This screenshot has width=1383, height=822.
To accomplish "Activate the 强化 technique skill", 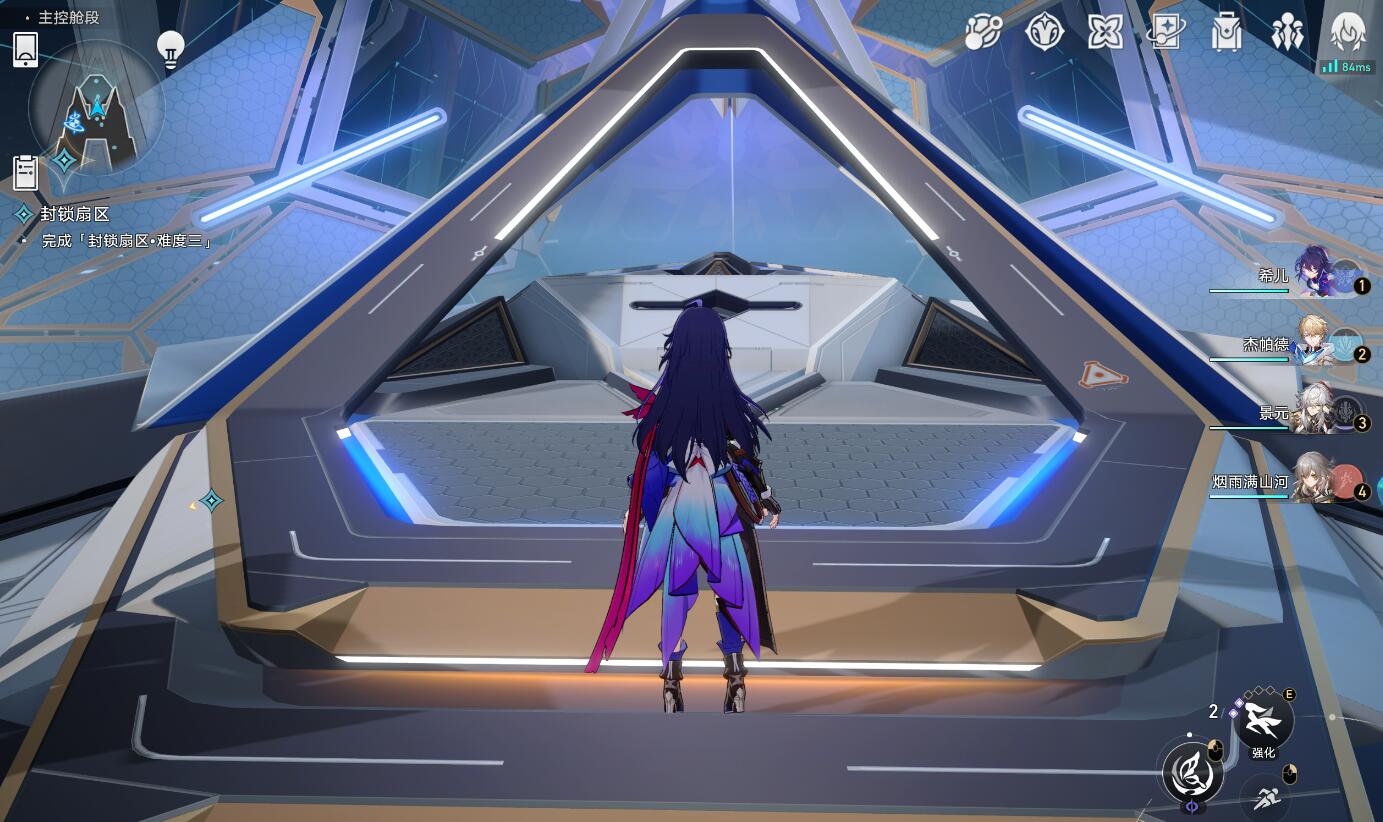I will 1263,719.
